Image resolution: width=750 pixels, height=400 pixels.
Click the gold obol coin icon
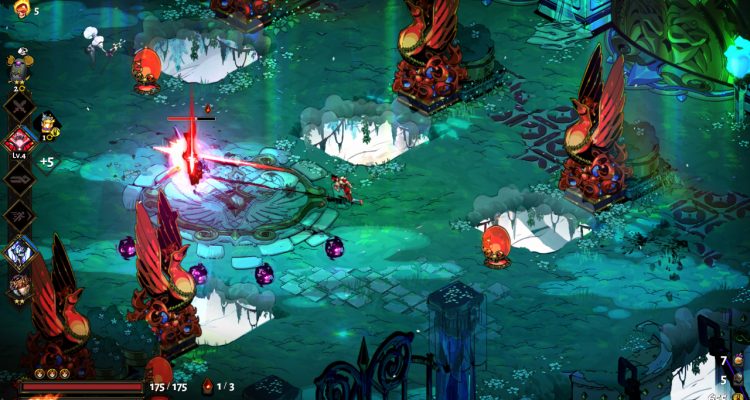[x=739, y=396]
